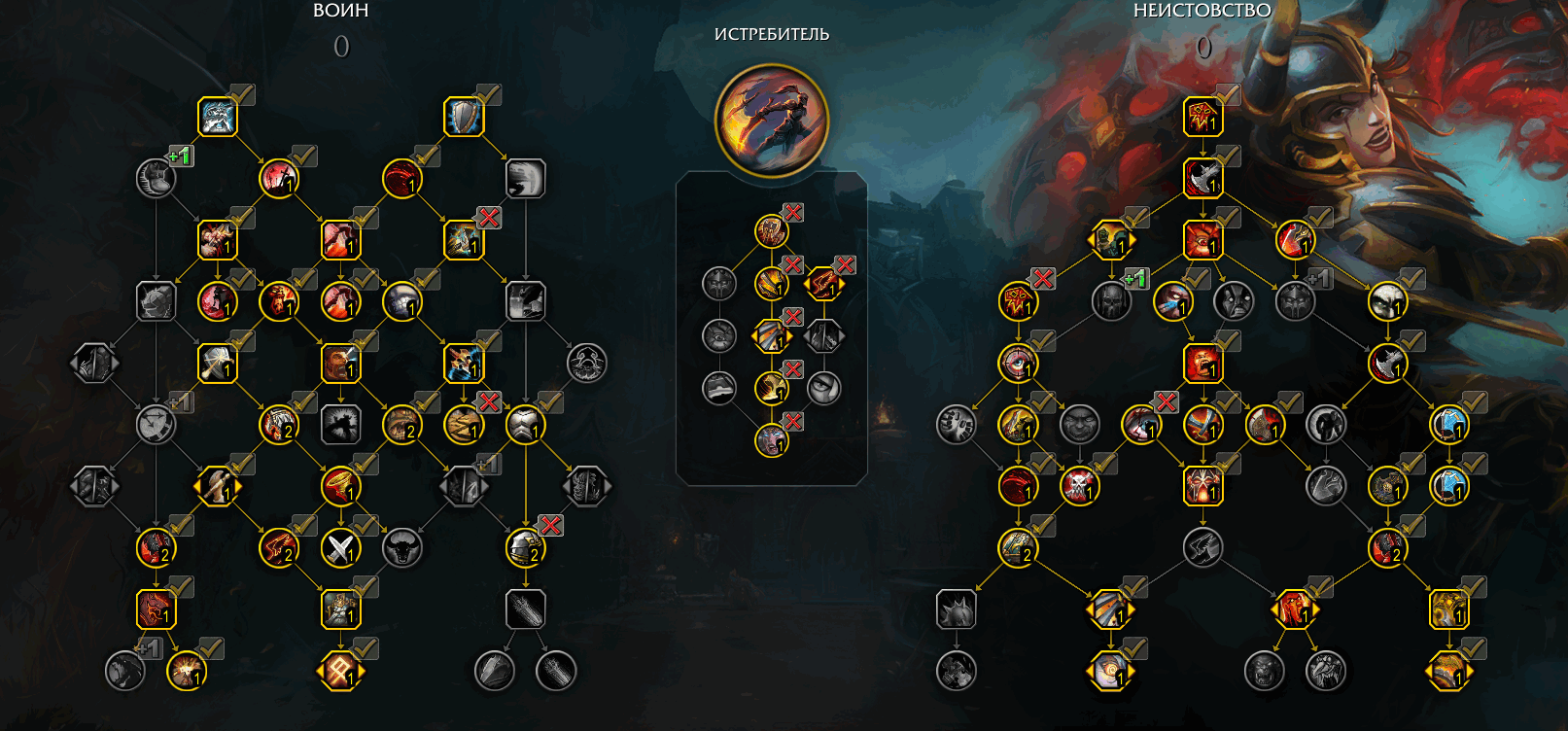Select the red skull Fury talent
The height and width of the screenshot is (731, 1568).
click(x=1079, y=486)
